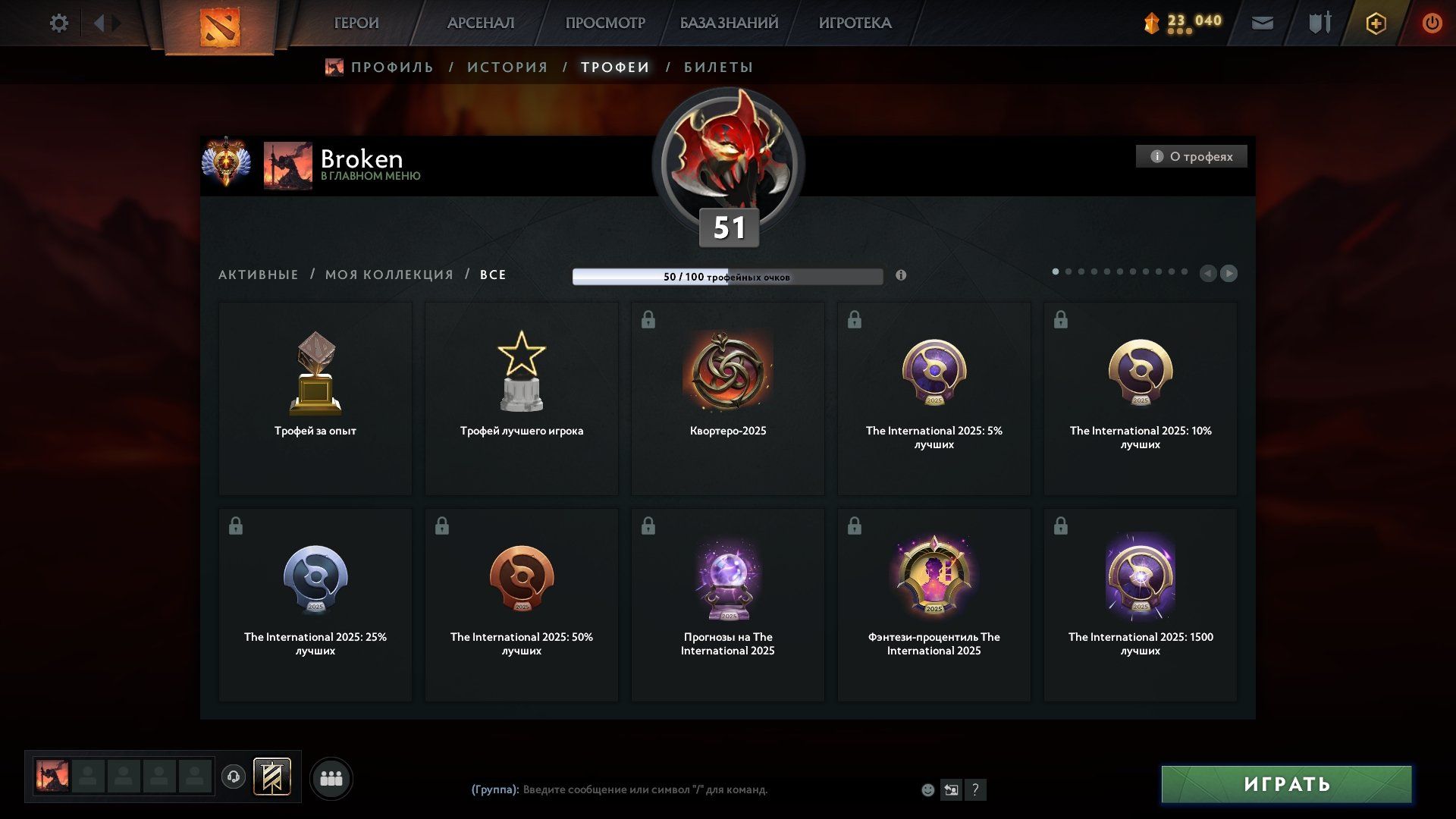Select Прогнозы на The International 2025 trophy
Image resolution: width=1456 pixels, height=819 pixels.
728,604
